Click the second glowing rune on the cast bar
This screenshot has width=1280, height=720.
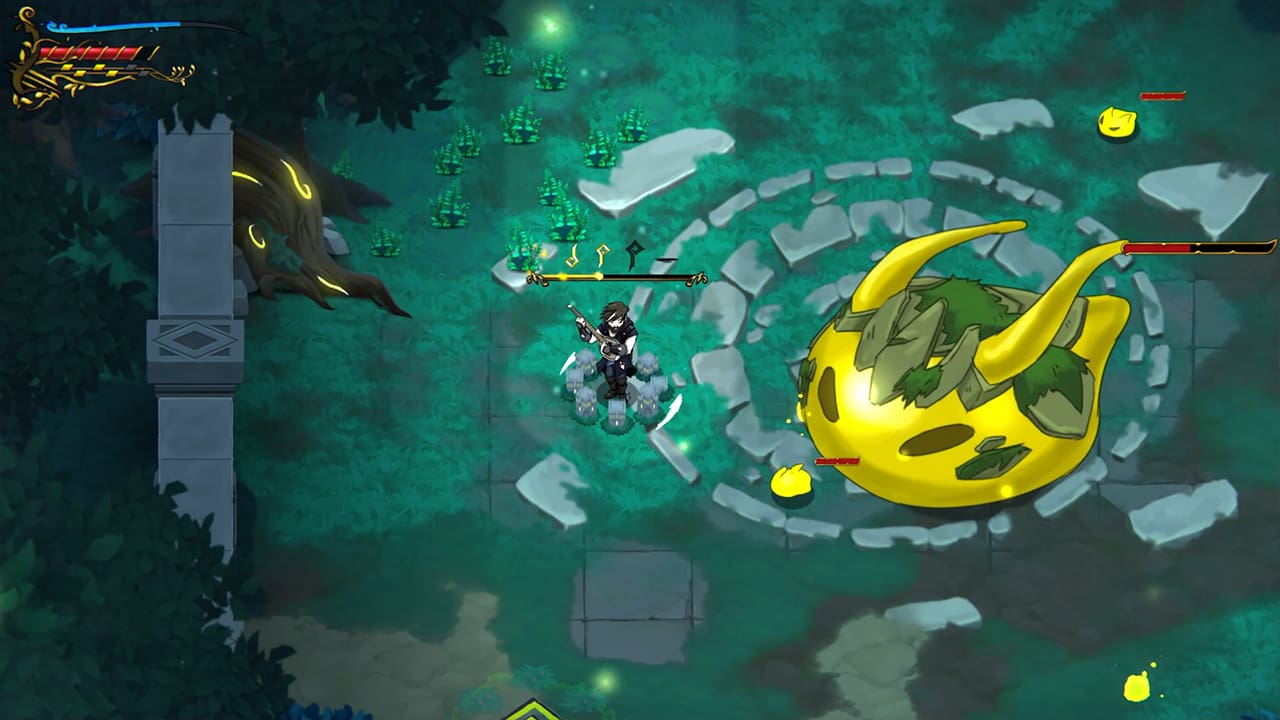600,255
